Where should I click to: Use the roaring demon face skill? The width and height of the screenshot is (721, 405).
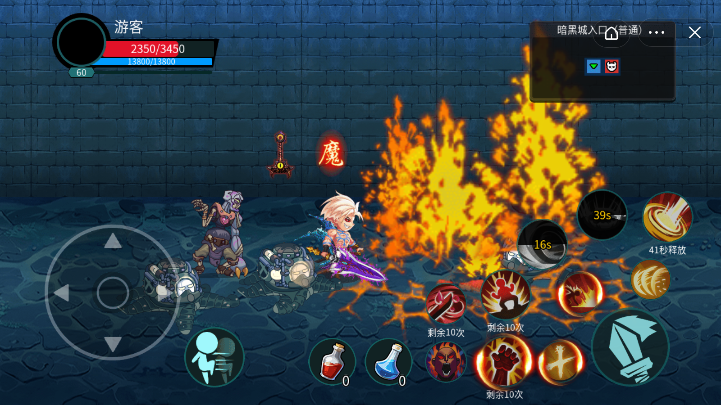pyautogui.click(x=446, y=361)
